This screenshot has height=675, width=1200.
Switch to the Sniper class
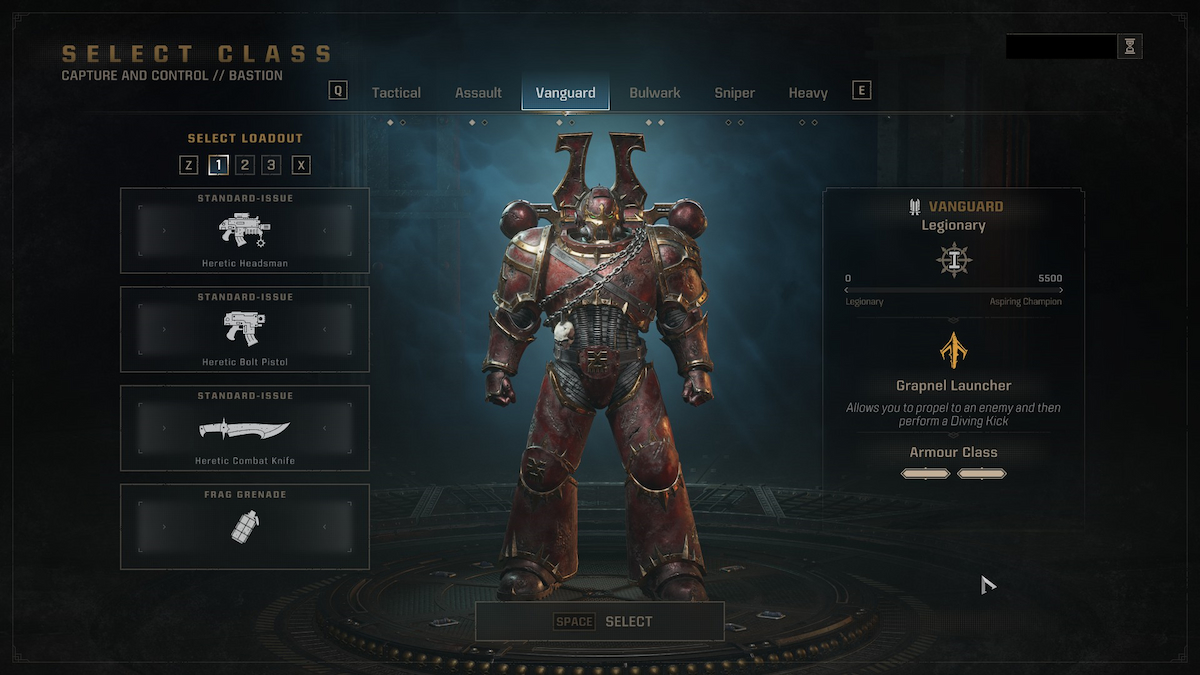coord(734,93)
